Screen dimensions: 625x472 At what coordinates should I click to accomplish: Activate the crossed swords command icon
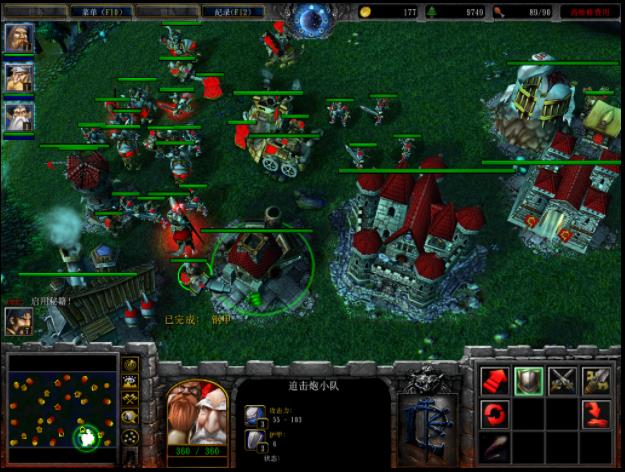tap(562, 380)
